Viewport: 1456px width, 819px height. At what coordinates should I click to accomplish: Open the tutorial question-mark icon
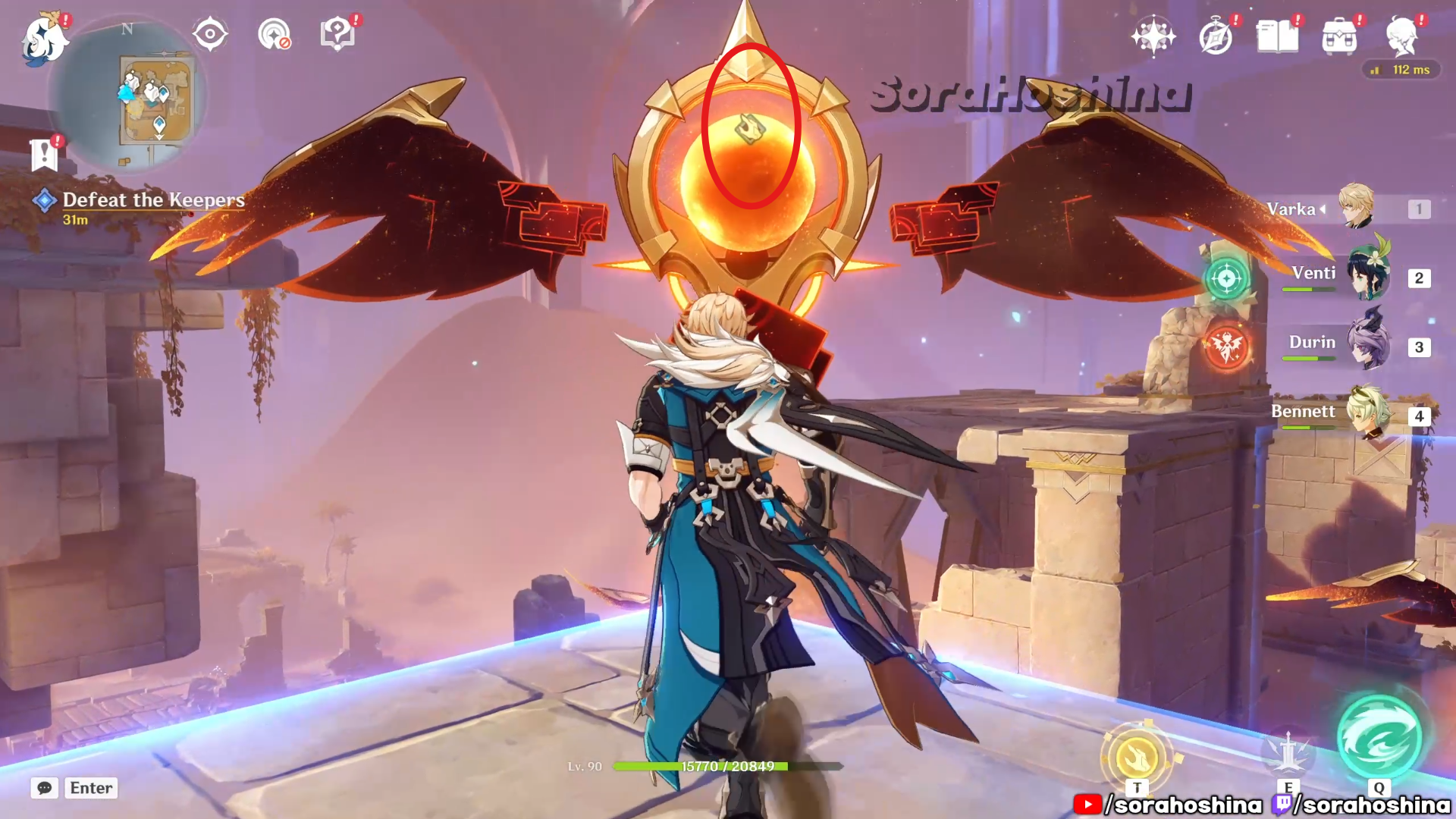(337, 34)
